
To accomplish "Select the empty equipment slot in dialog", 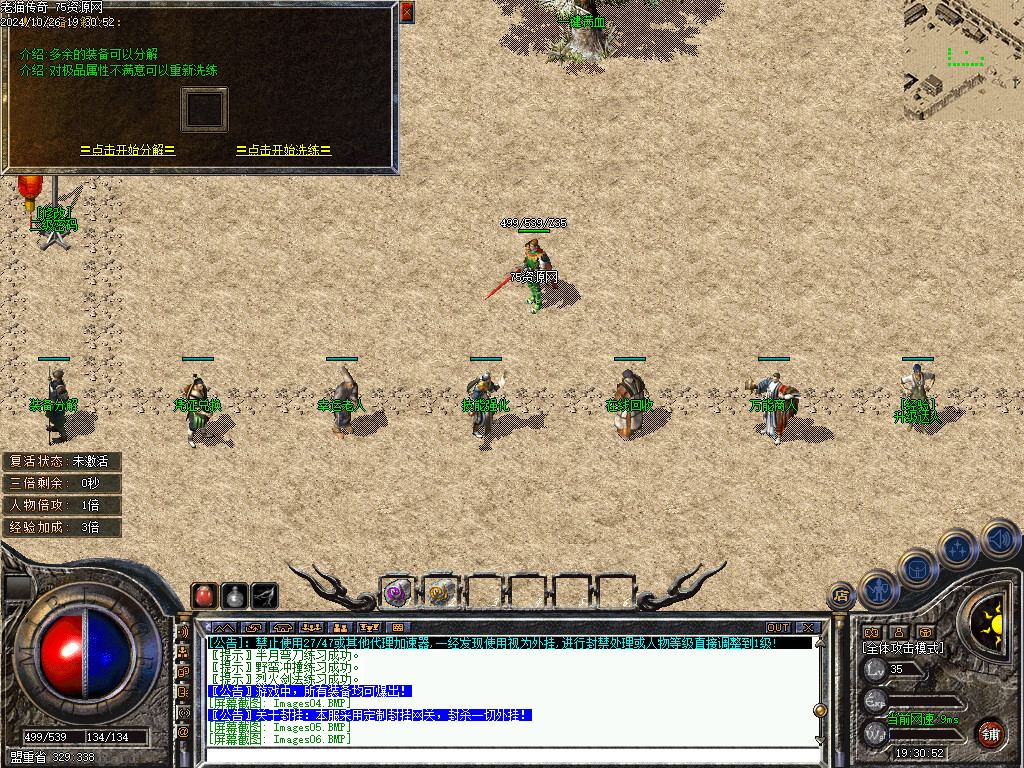I will click(x=204, y=109).
